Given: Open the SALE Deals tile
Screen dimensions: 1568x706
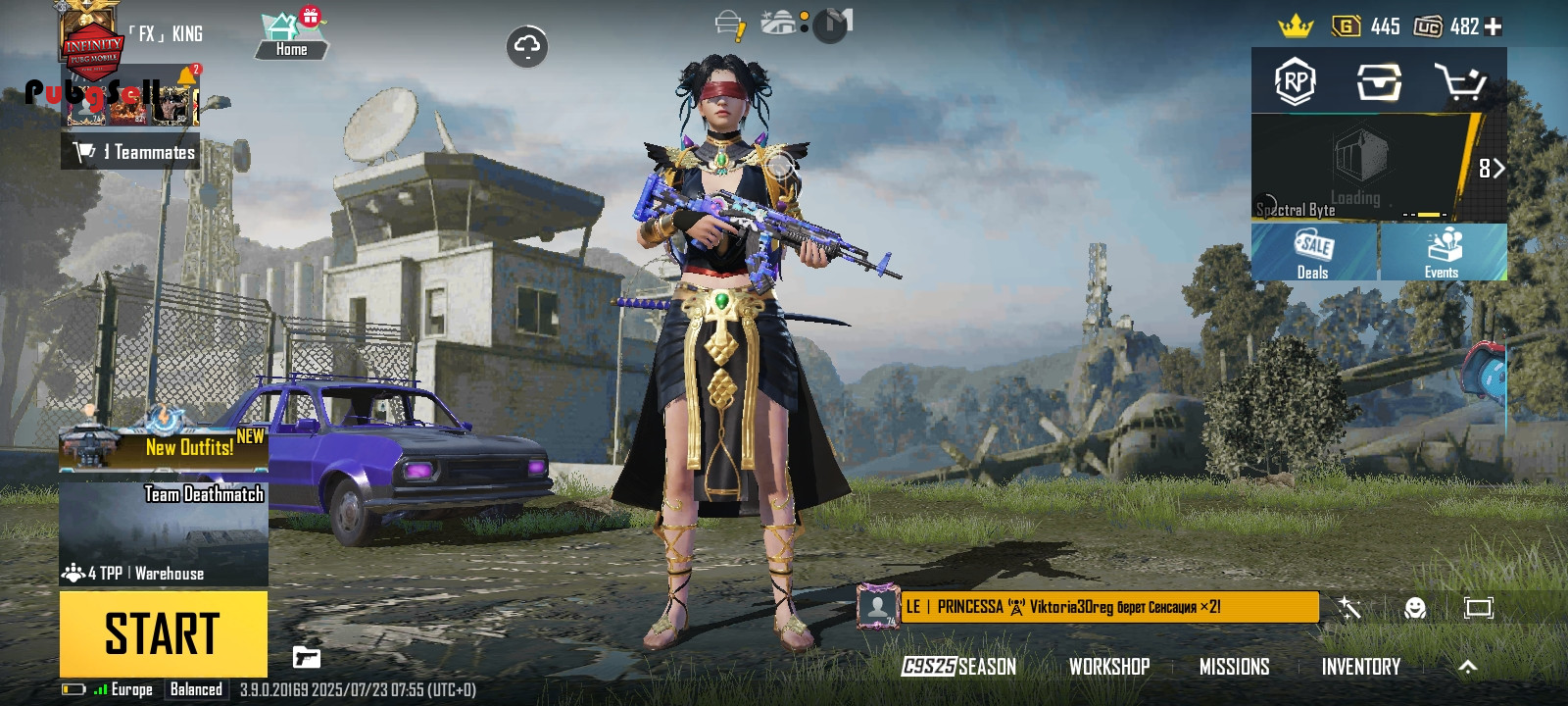Looking at the screenshot, I should pos(1313,252).
